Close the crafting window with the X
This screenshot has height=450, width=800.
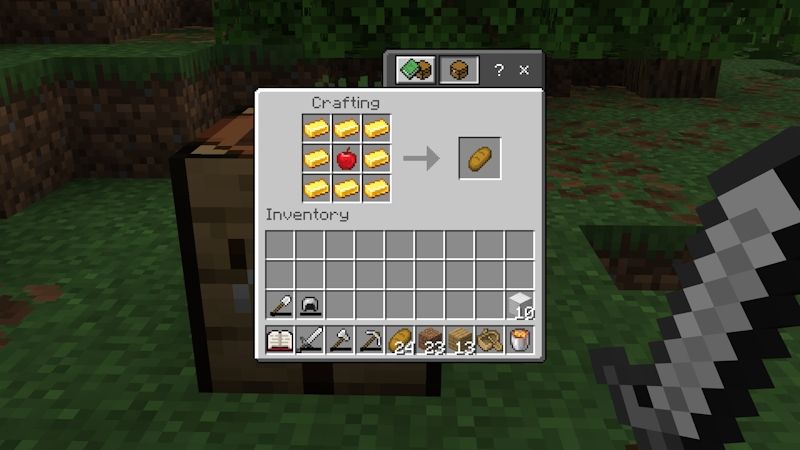click(x=524, y=70)
